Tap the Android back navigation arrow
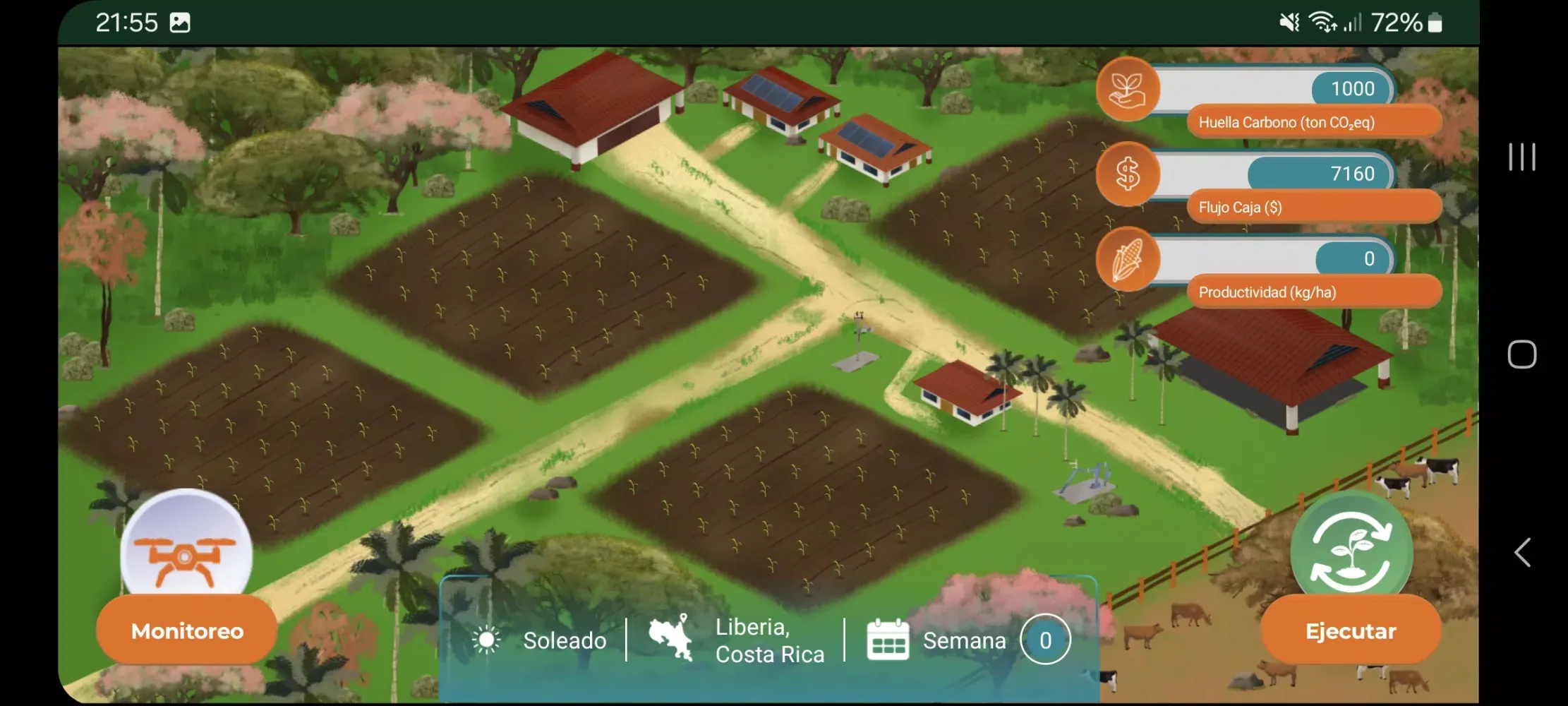 1522,552
